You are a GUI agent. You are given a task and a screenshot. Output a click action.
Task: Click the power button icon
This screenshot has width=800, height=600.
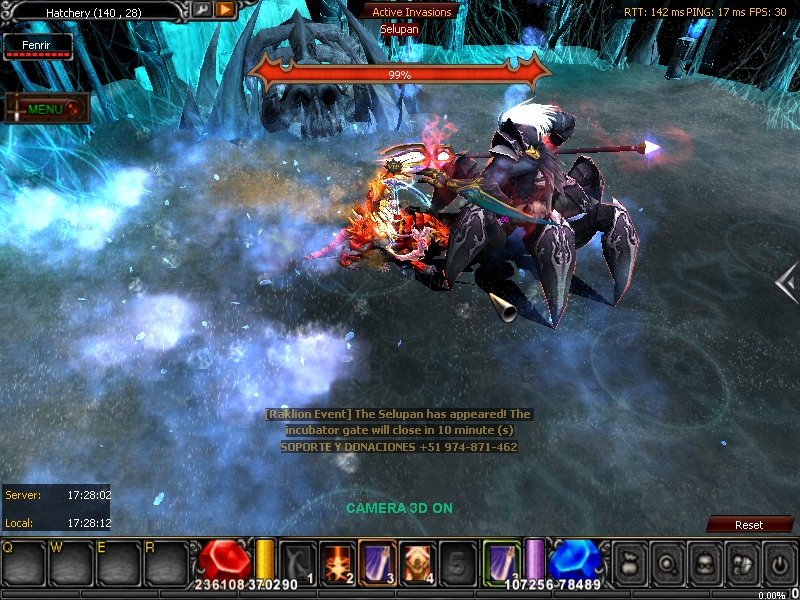[x=779, y=563]
